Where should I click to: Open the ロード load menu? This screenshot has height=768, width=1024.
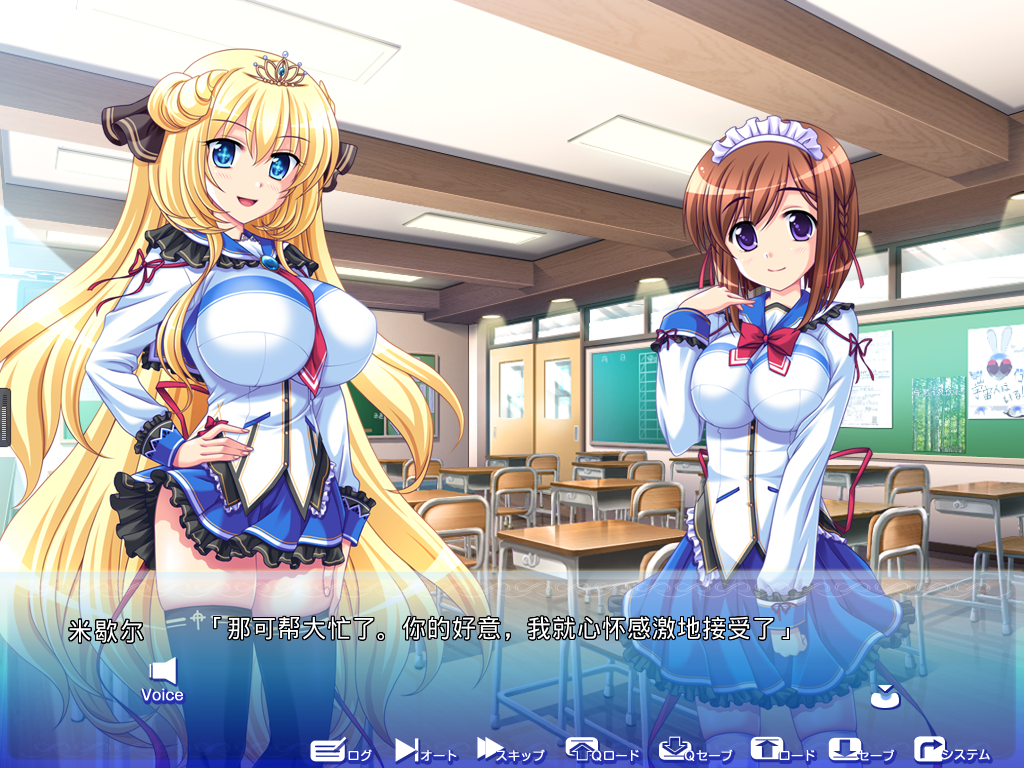pyautogui.click(x=782, y=751)
